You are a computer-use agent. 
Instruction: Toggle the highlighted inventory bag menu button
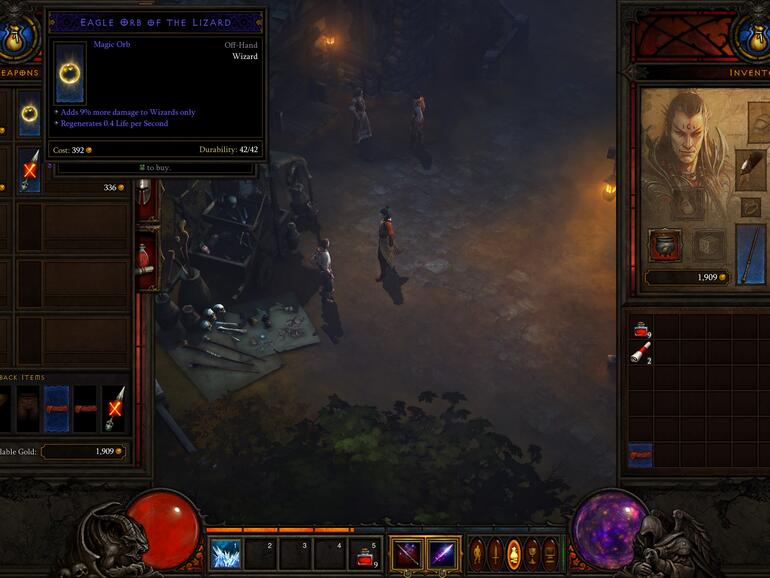pyautogui.click(x=514, y=553)
